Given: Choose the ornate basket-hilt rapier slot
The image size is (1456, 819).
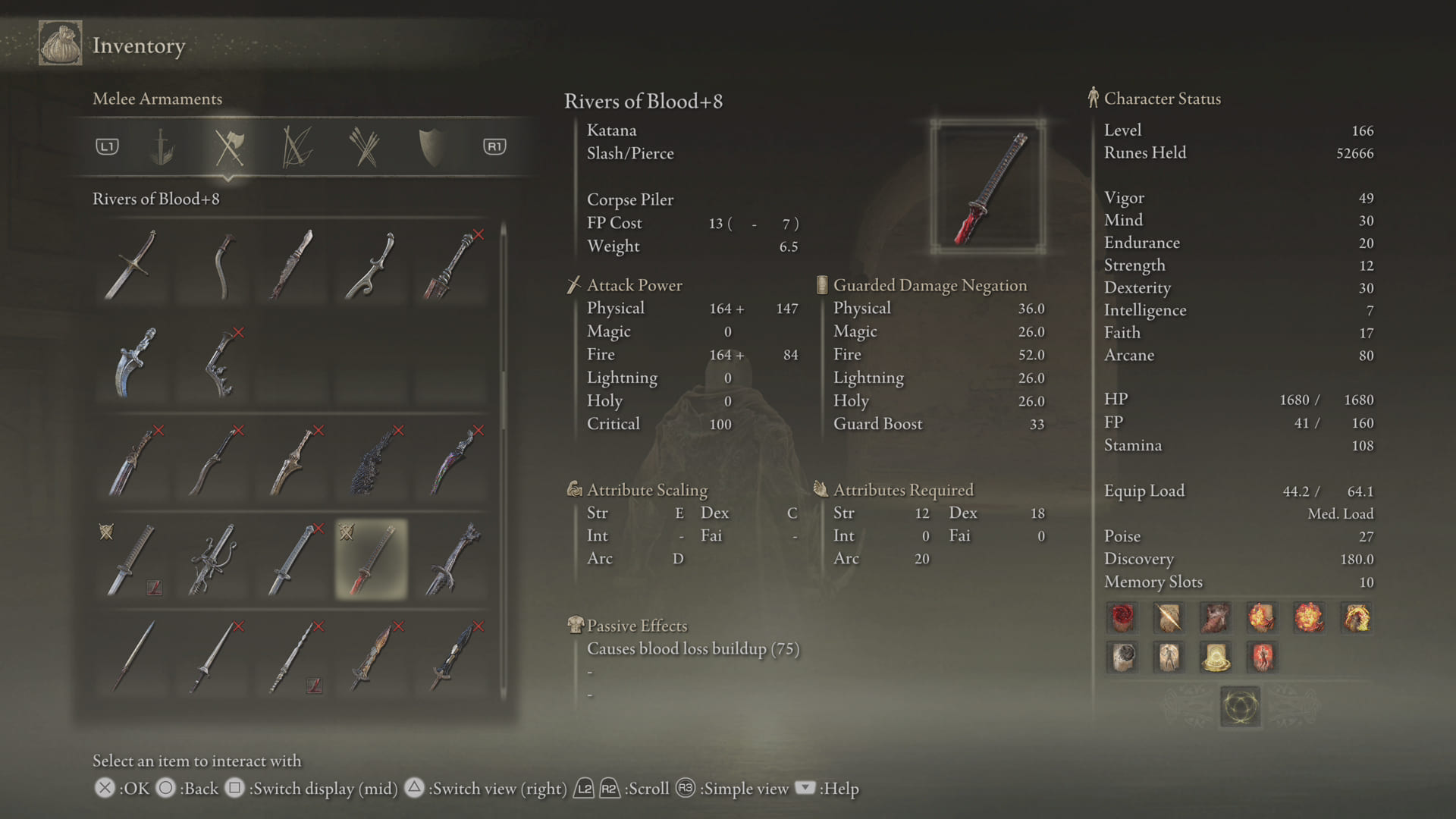Looking at the screenshot, I should click(x=213, y=559).
